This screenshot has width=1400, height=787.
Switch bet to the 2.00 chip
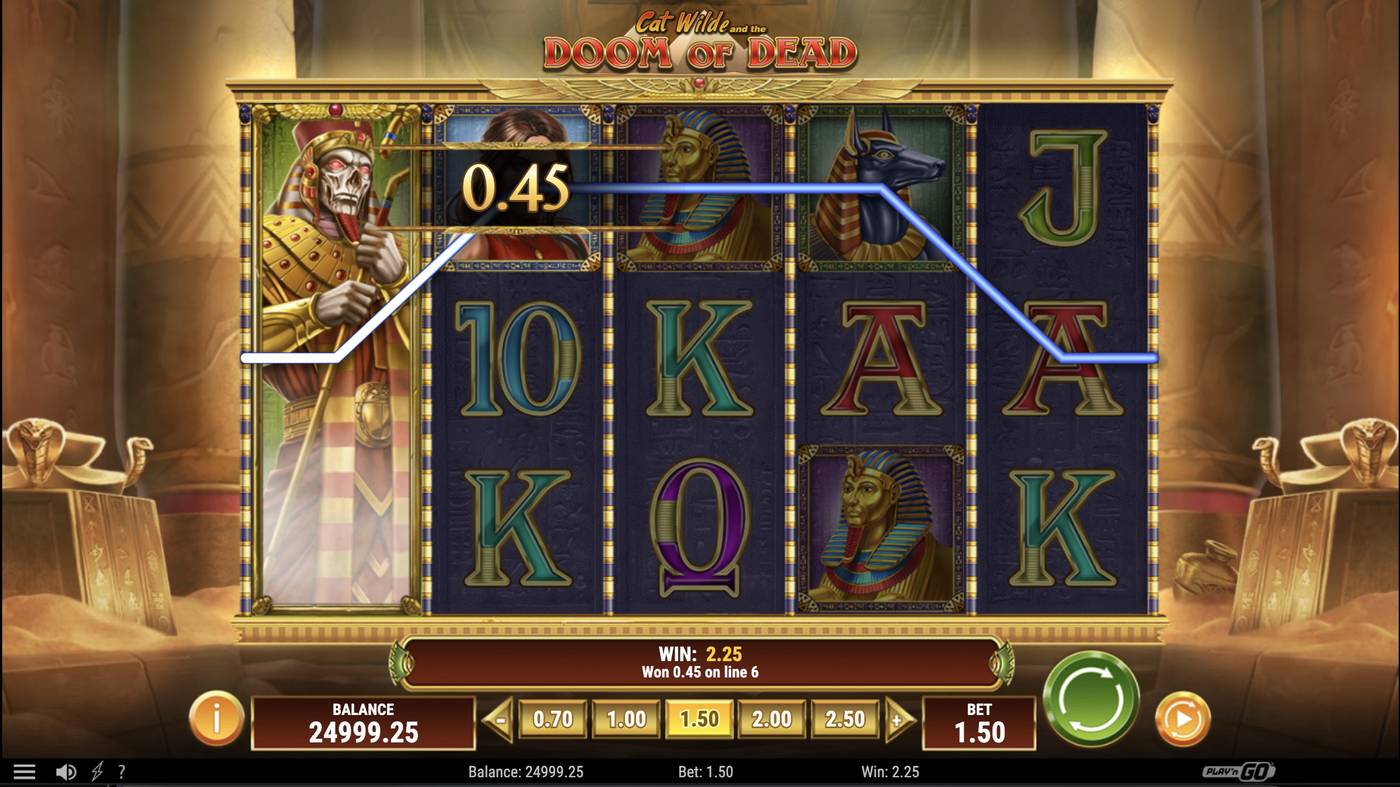pos(772,718)
